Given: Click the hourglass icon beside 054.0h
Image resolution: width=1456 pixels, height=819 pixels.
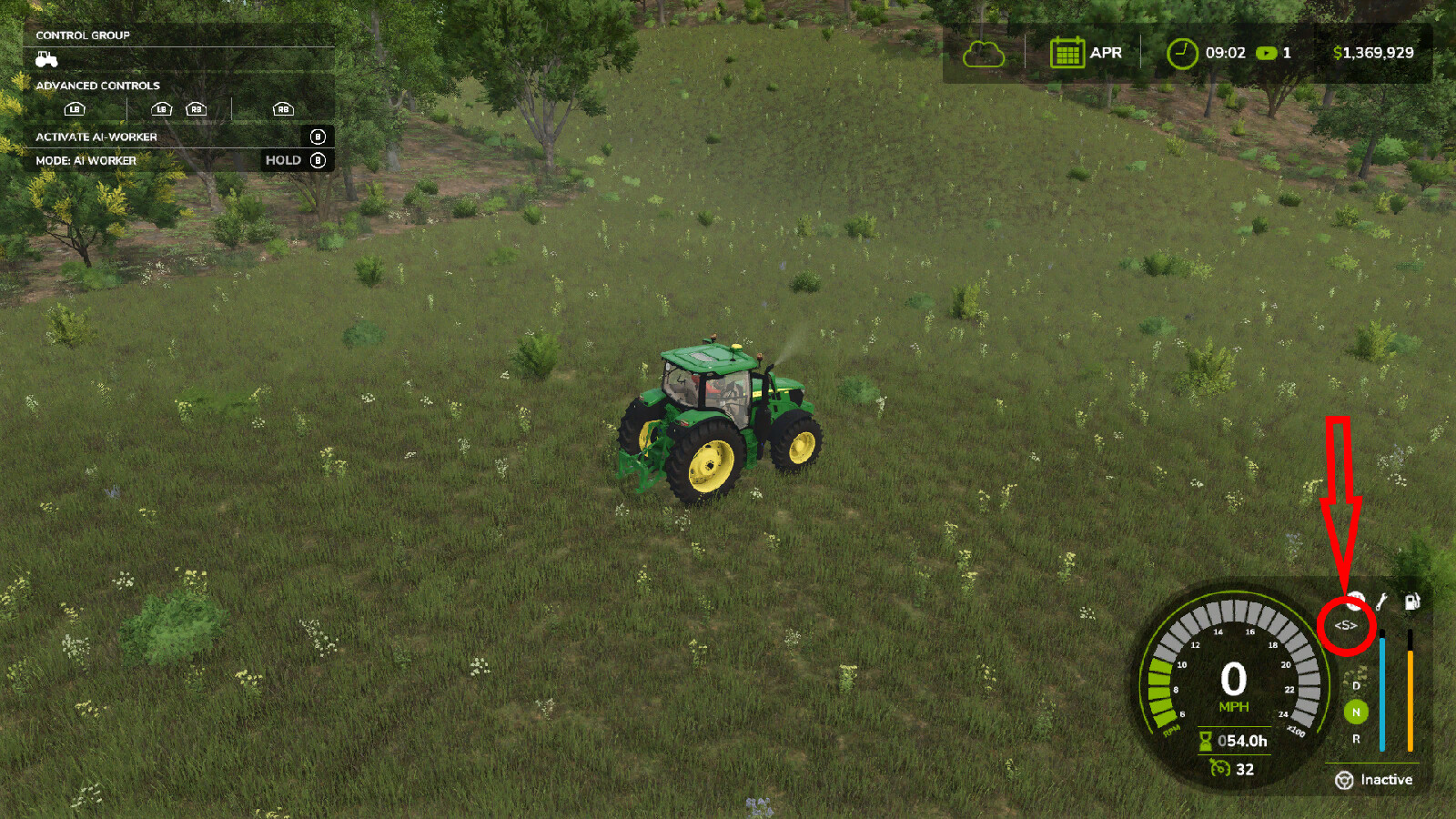Looking at the screenshot, I should (x=1205, y=742).
